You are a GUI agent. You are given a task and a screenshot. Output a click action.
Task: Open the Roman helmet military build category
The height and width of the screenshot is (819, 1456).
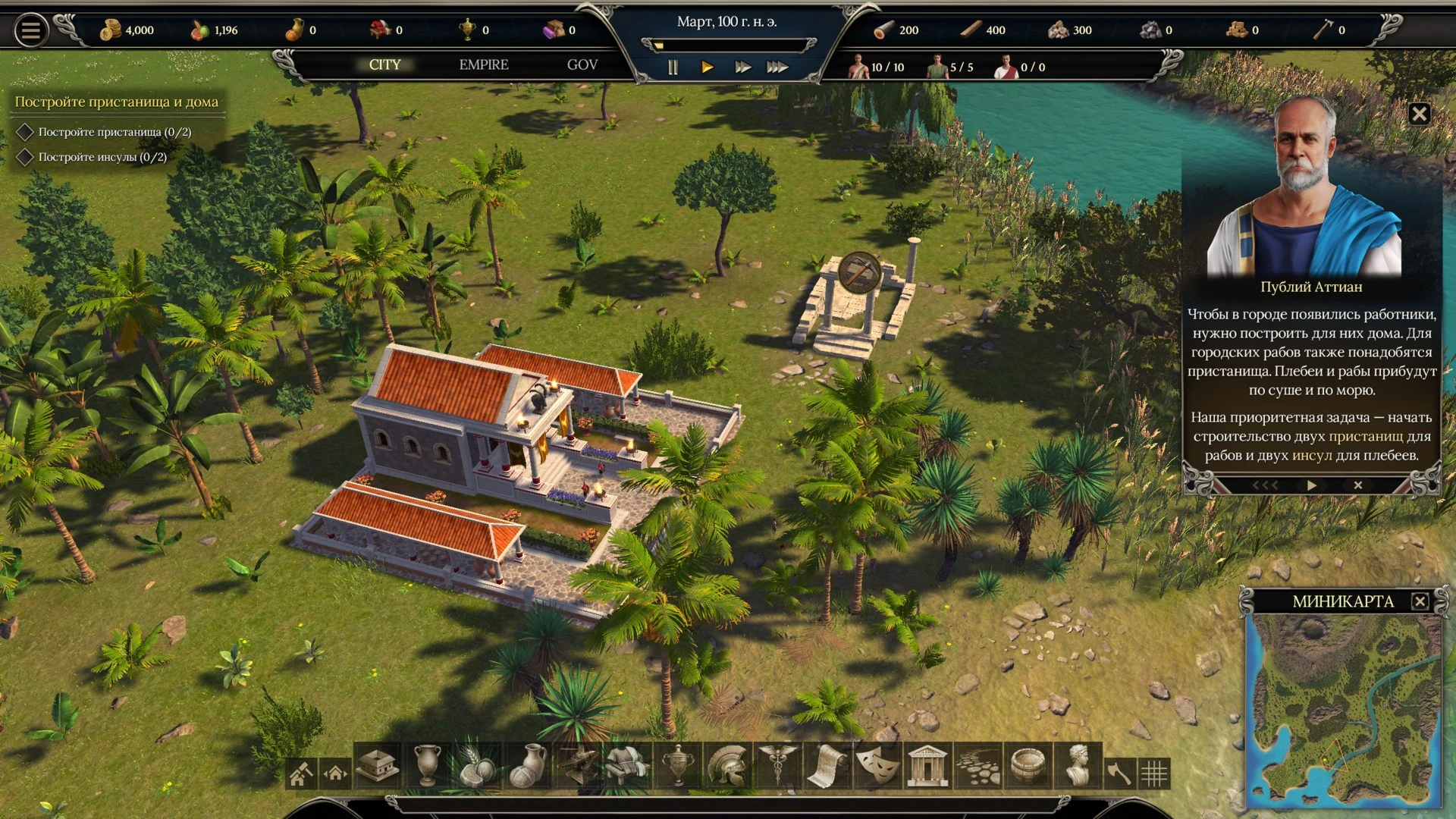pos(727,766)
